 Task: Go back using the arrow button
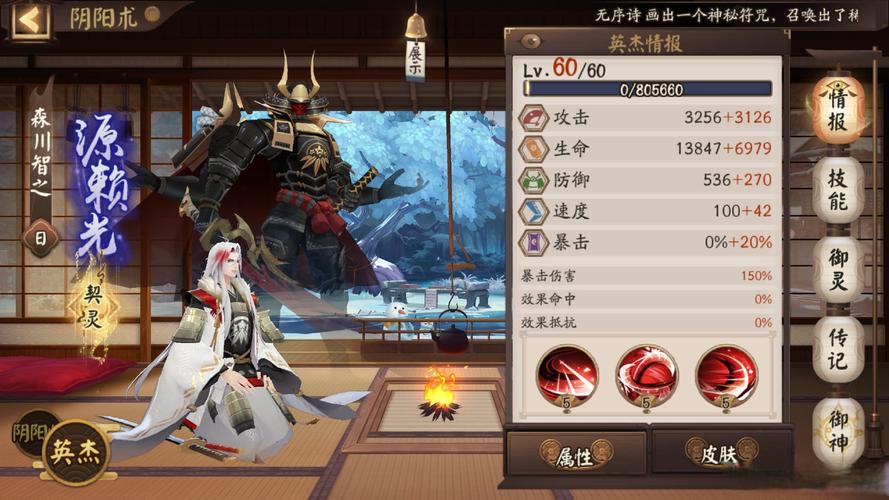pos(29,19)
